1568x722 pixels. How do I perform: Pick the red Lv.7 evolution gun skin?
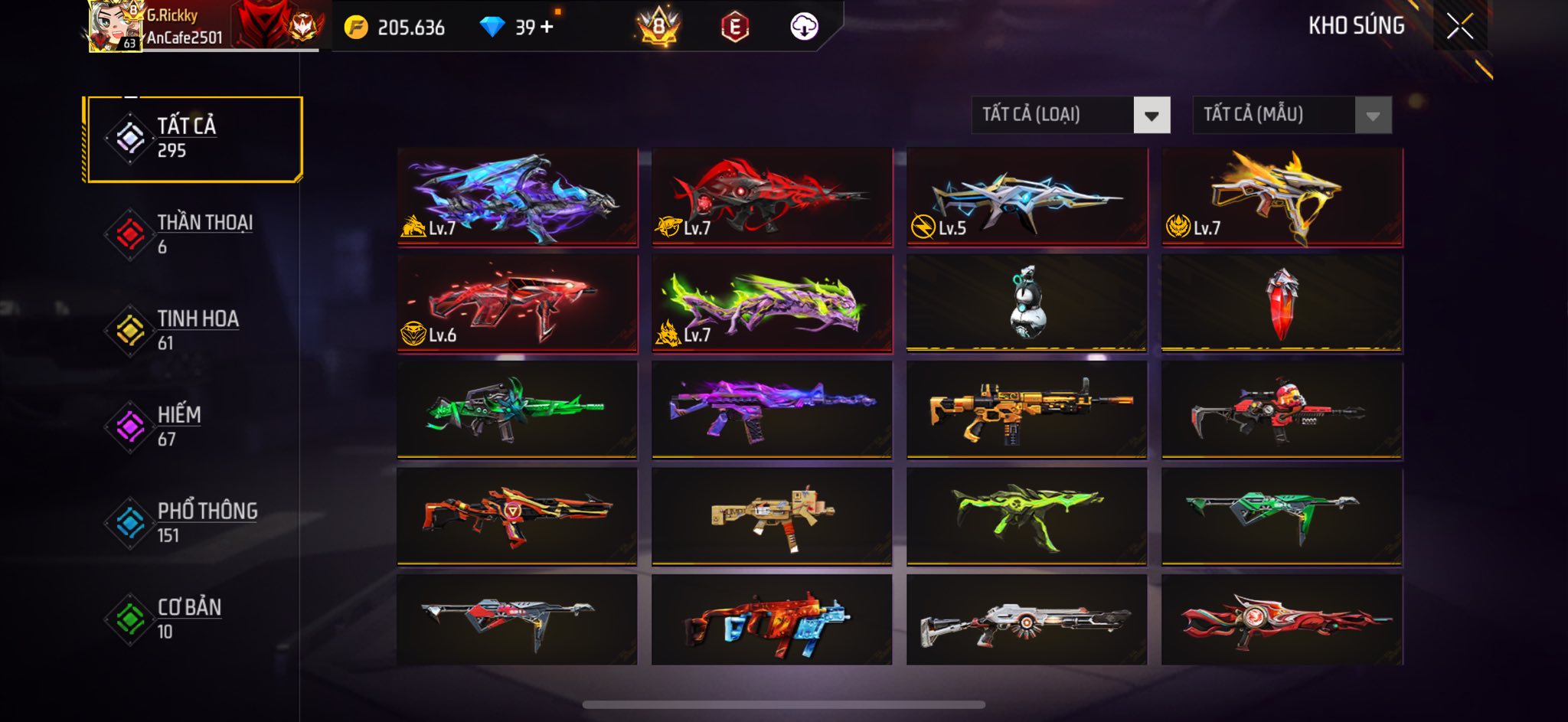(772, 197)
